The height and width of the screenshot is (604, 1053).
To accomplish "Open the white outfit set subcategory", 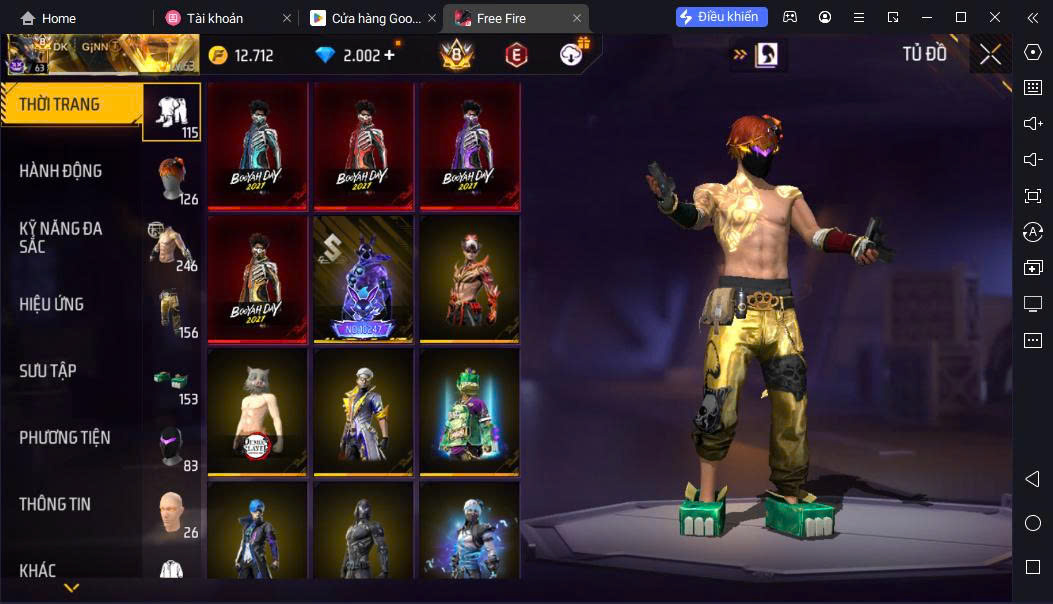I will 172,111.
